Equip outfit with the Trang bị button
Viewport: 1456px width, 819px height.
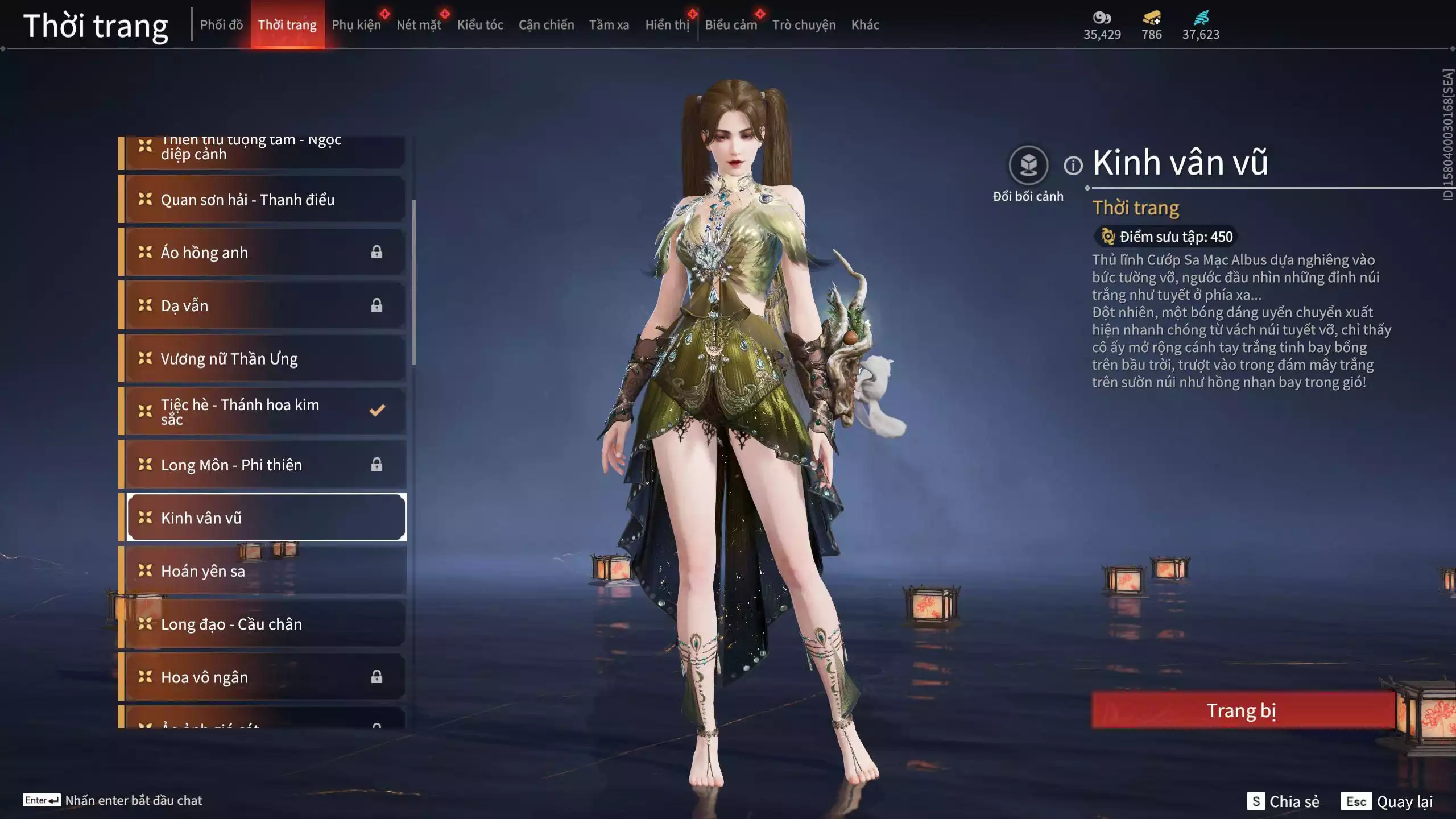(x=1242, y=710)
